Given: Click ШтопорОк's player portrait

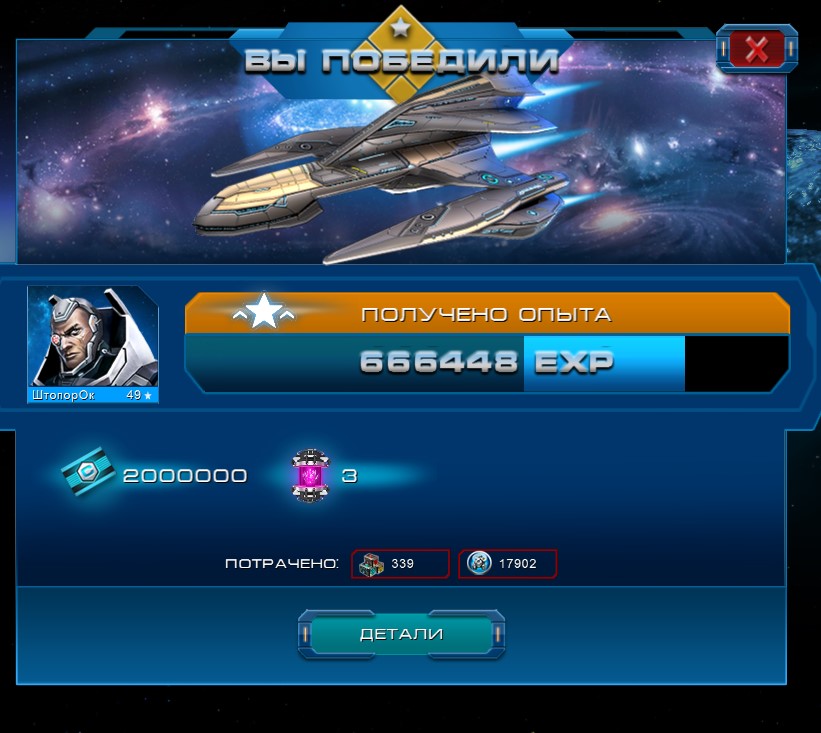Looking at the screenshot, I should (x=92, y=338).
